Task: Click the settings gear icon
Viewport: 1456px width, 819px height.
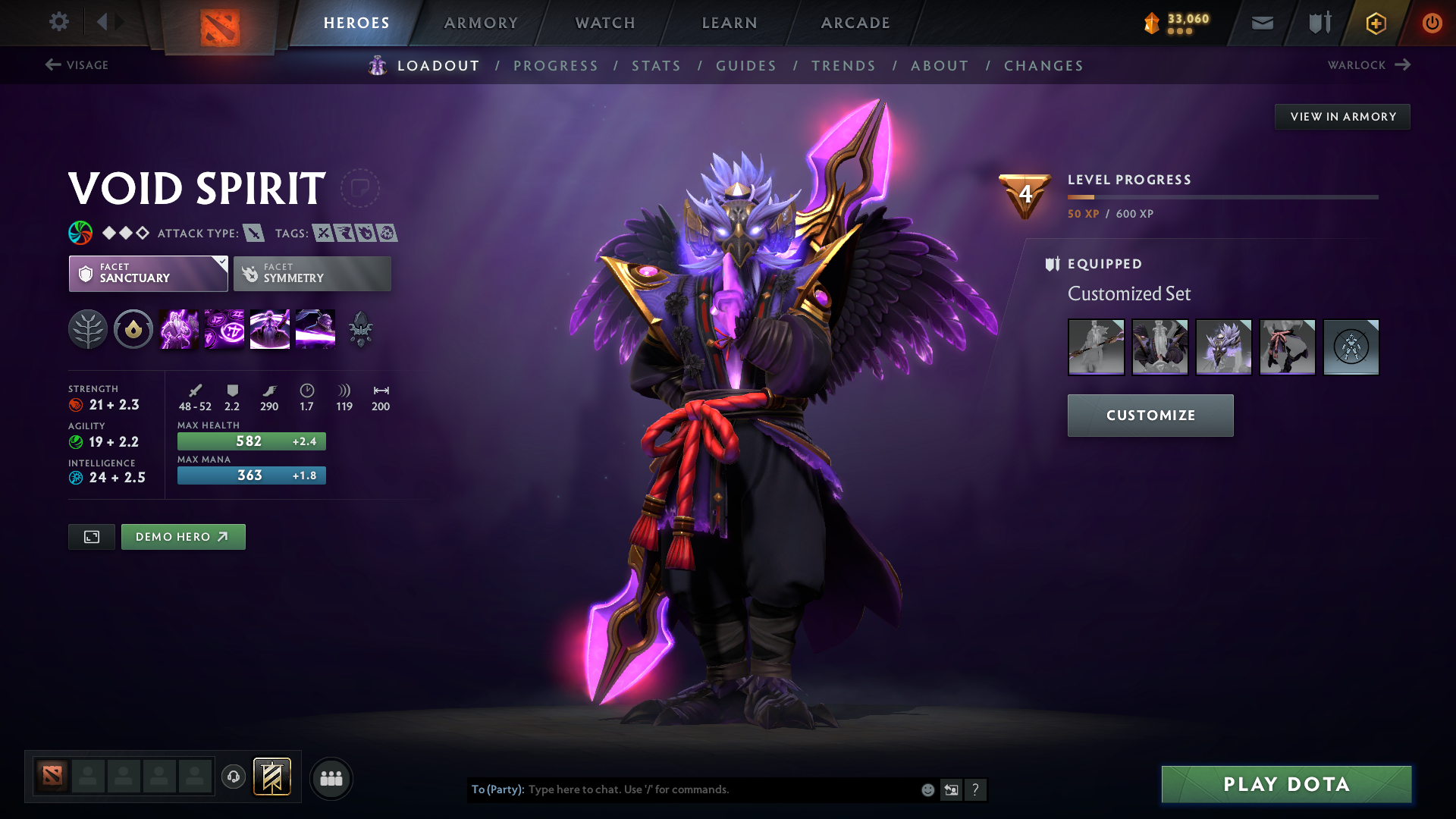Action: [x=59, y=23]
